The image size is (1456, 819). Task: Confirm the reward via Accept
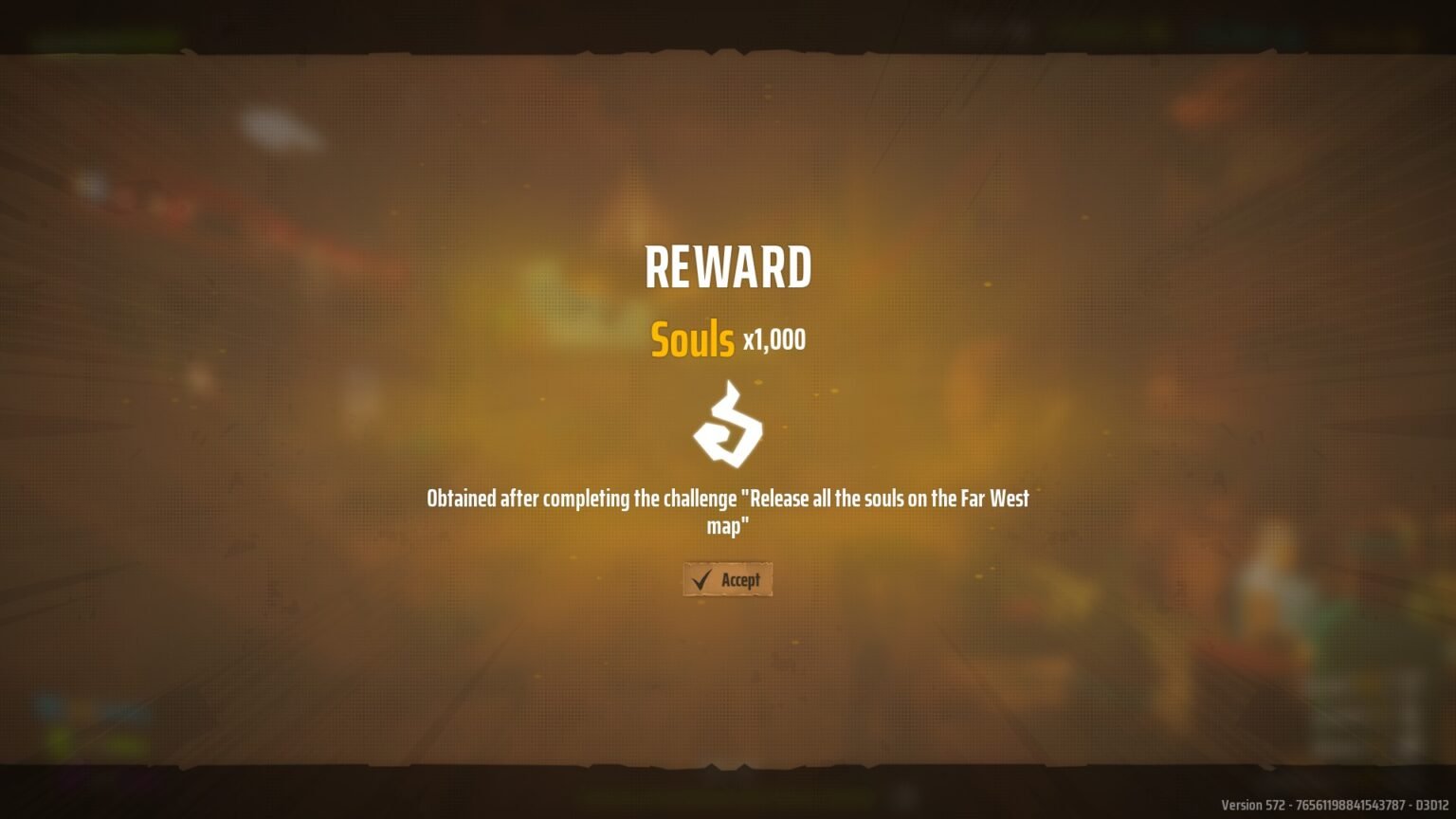click(x=728, y=578)
